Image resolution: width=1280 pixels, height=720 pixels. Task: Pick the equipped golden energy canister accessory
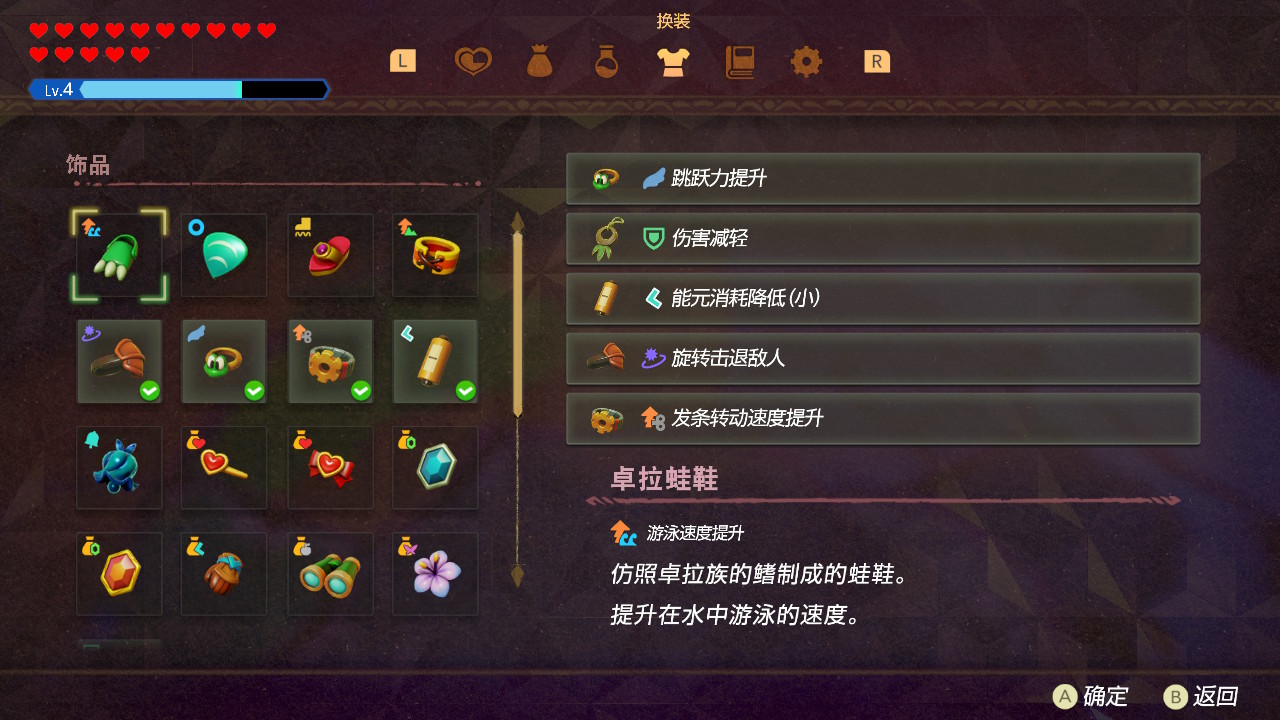[x=435, y=361]
